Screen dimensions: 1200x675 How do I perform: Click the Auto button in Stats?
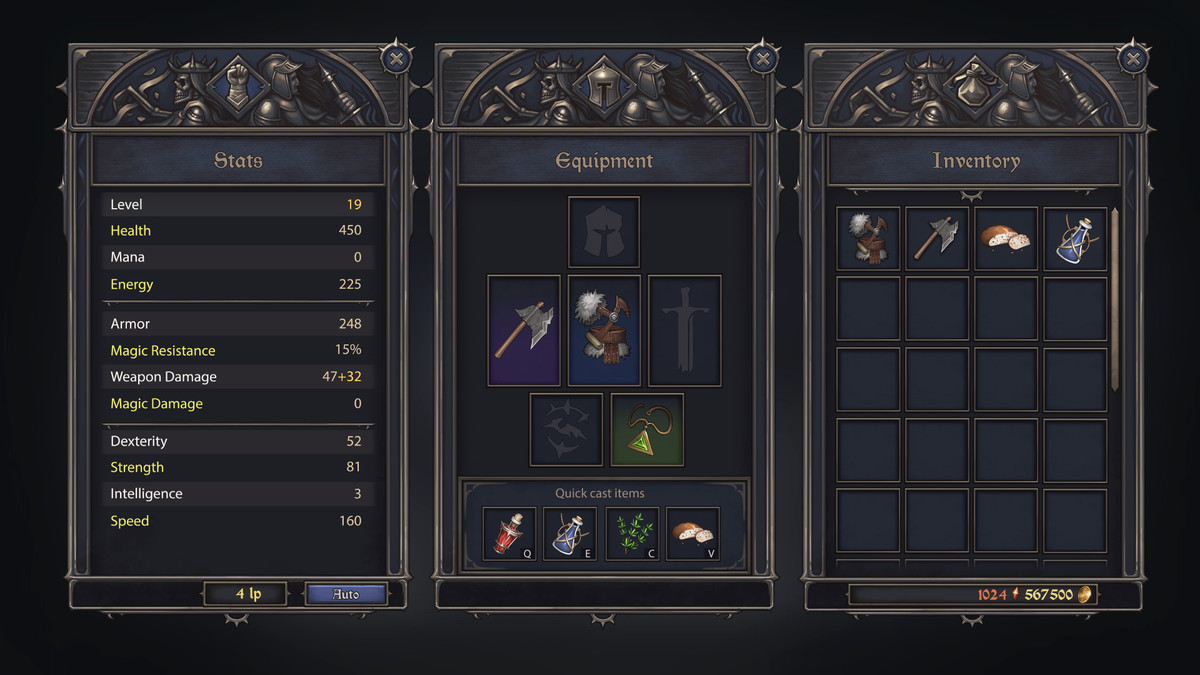click(x=345, y=594)
